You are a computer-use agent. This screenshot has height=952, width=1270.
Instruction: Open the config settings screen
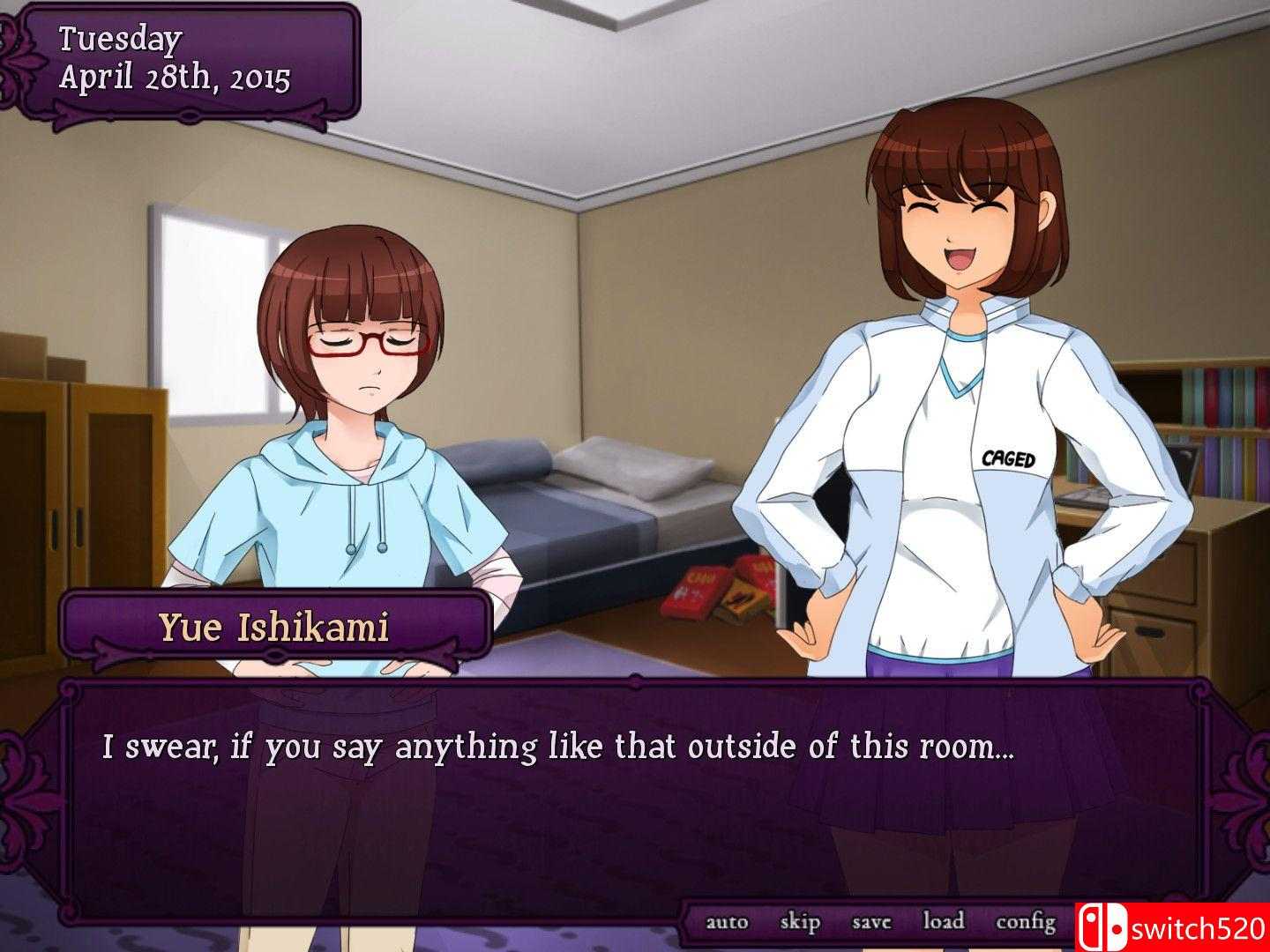tap(1025, 921)
